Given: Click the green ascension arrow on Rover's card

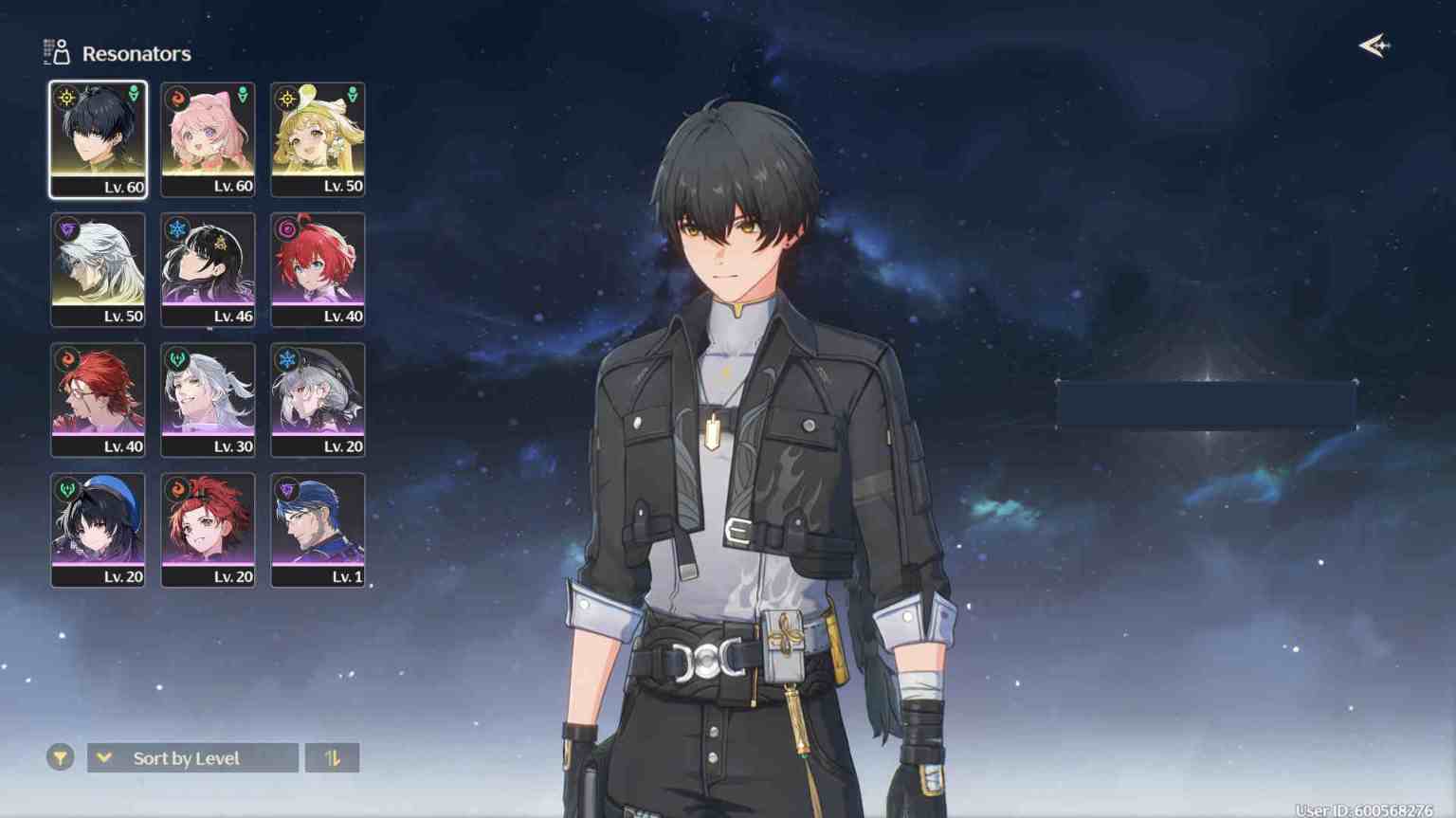Looking at the screenshot, I should pos(132,95).
